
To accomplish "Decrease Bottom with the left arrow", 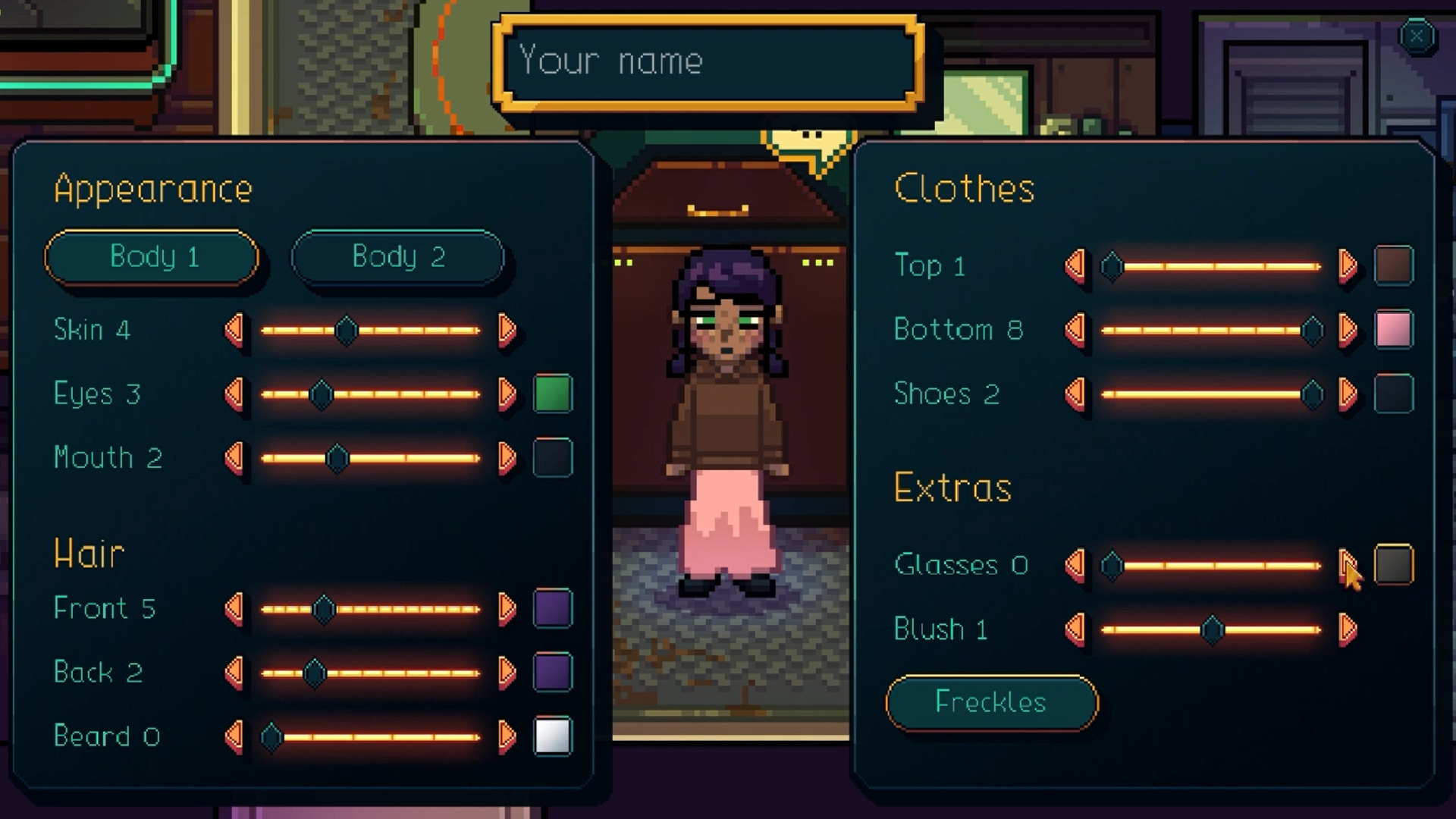I will point(1075,330).
